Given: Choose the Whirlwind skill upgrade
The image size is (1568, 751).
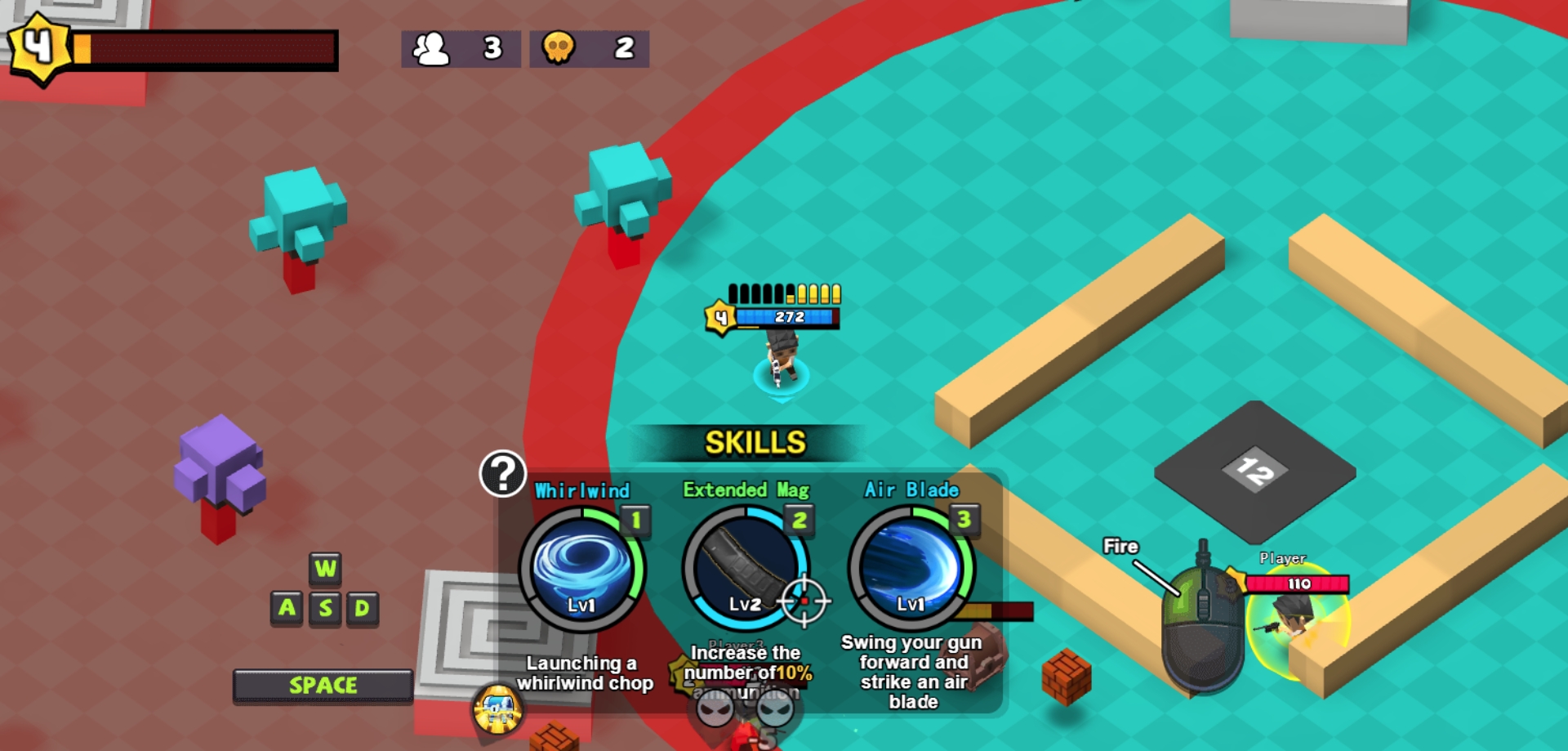Looking at the screenshot, I should pos(581,569).
